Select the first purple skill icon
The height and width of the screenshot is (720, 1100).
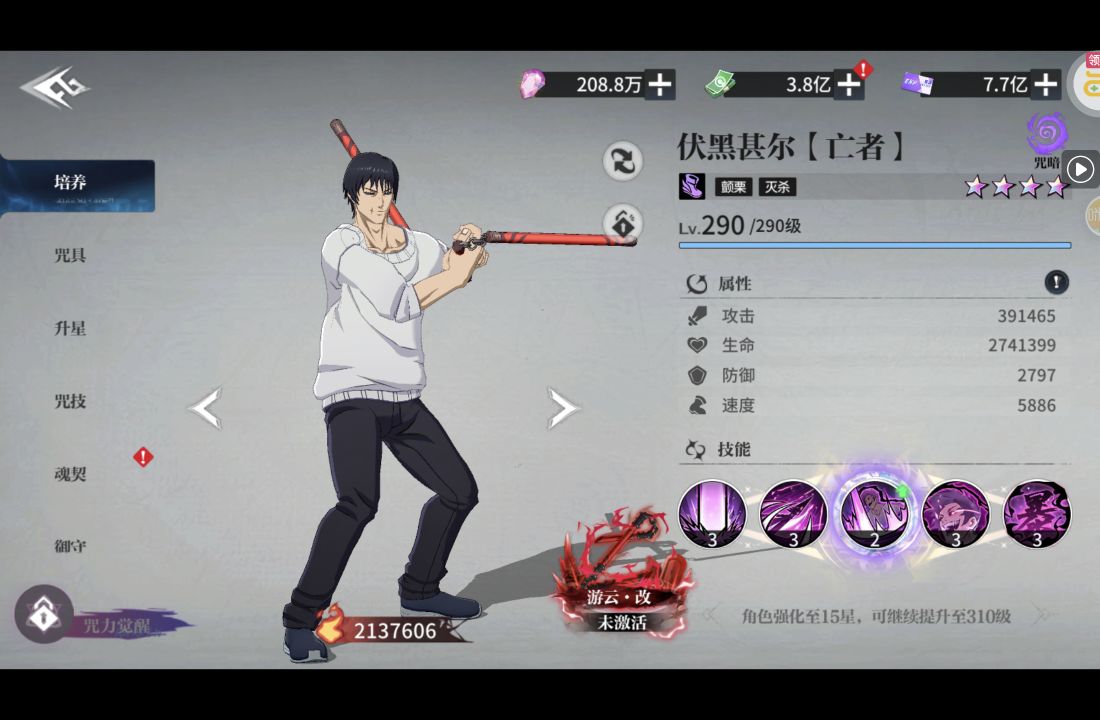(x=712, y=515)
